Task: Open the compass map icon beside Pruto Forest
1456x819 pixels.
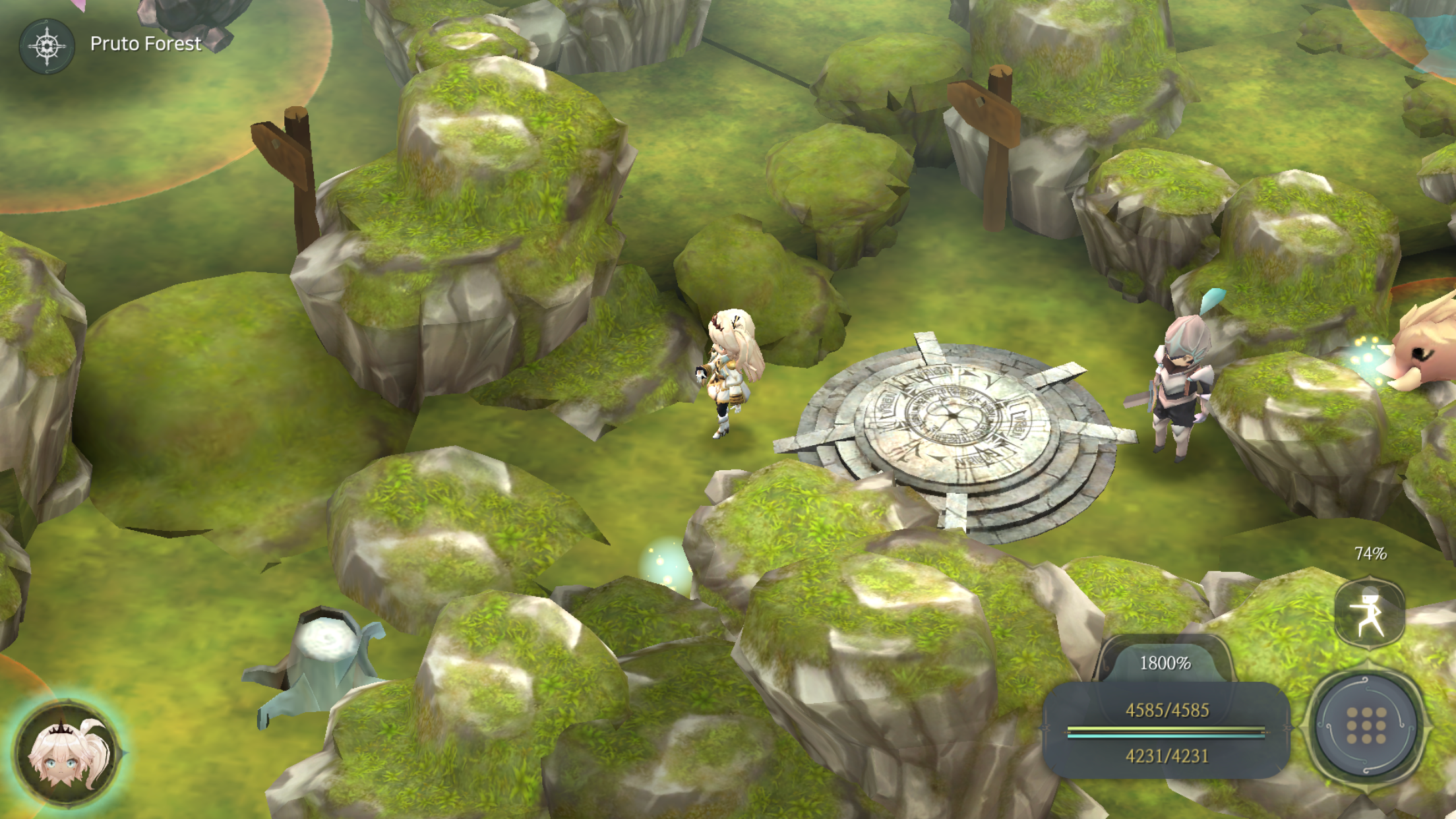Action: pos(47,46)
